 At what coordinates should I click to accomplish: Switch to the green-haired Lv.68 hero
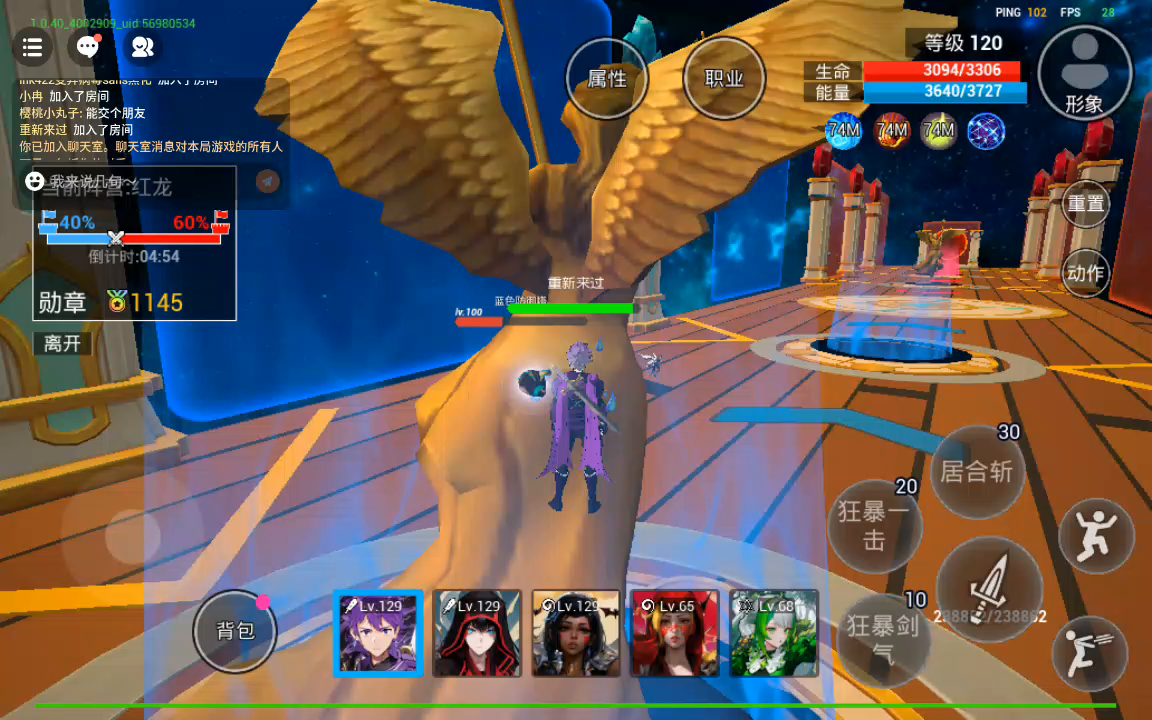tap(774, 633)
